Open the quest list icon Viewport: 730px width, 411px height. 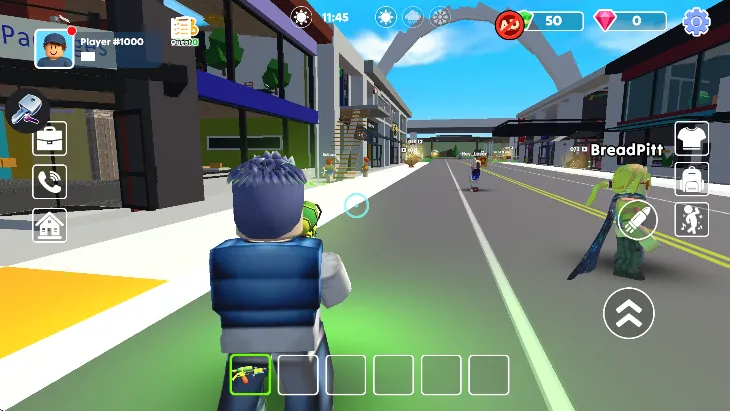(184, 30)
